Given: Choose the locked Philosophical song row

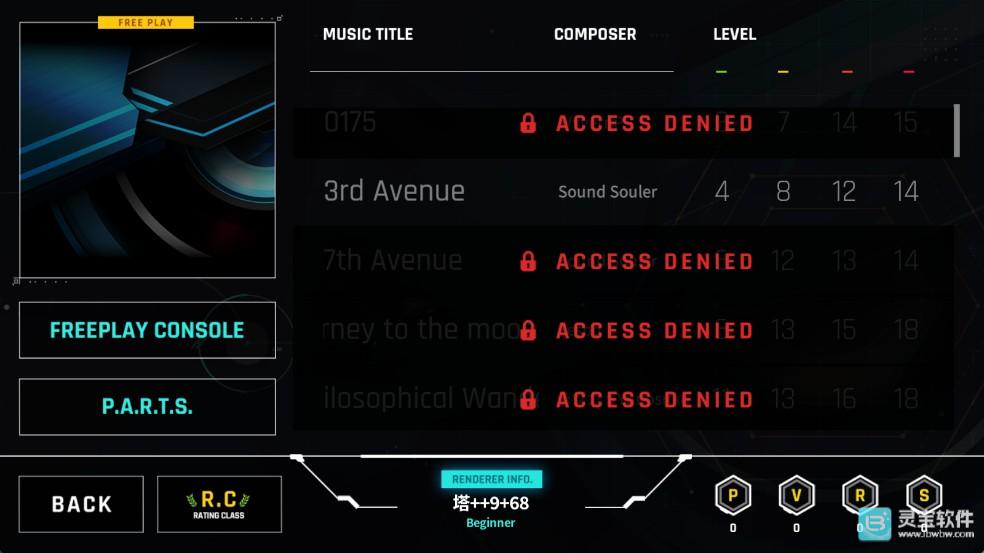Looking at the screenshot, I should coord(622,399).
